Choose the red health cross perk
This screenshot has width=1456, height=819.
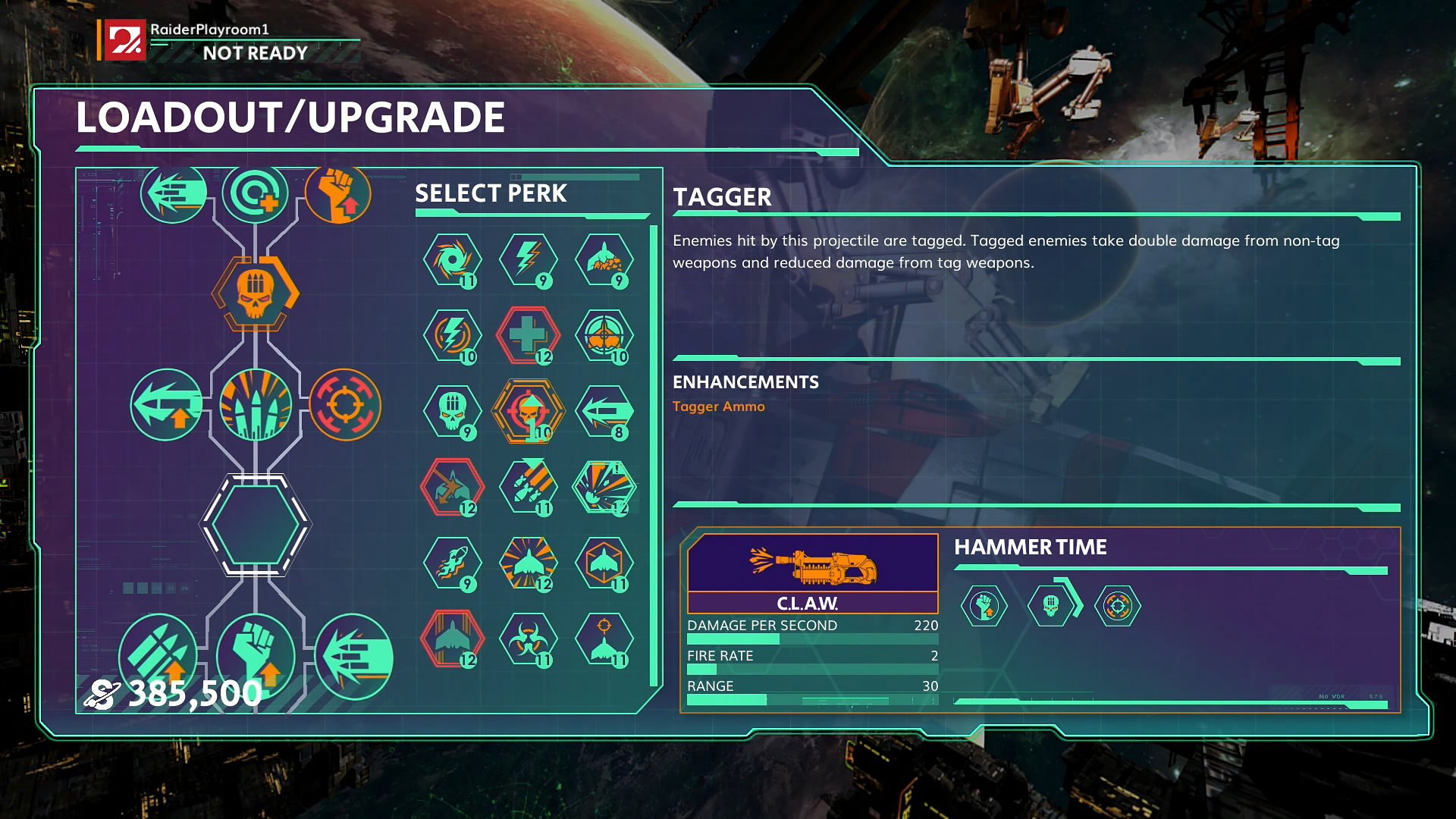pyautogui.click(x=528, y=335)
